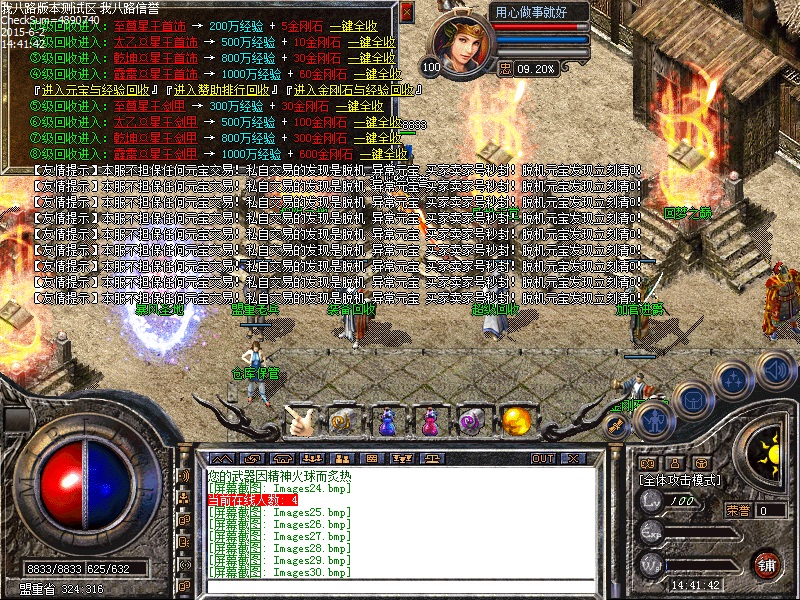The image size is (800, 600).
Task: Click the X button beside OUT
Action: (x=570, y=458)
